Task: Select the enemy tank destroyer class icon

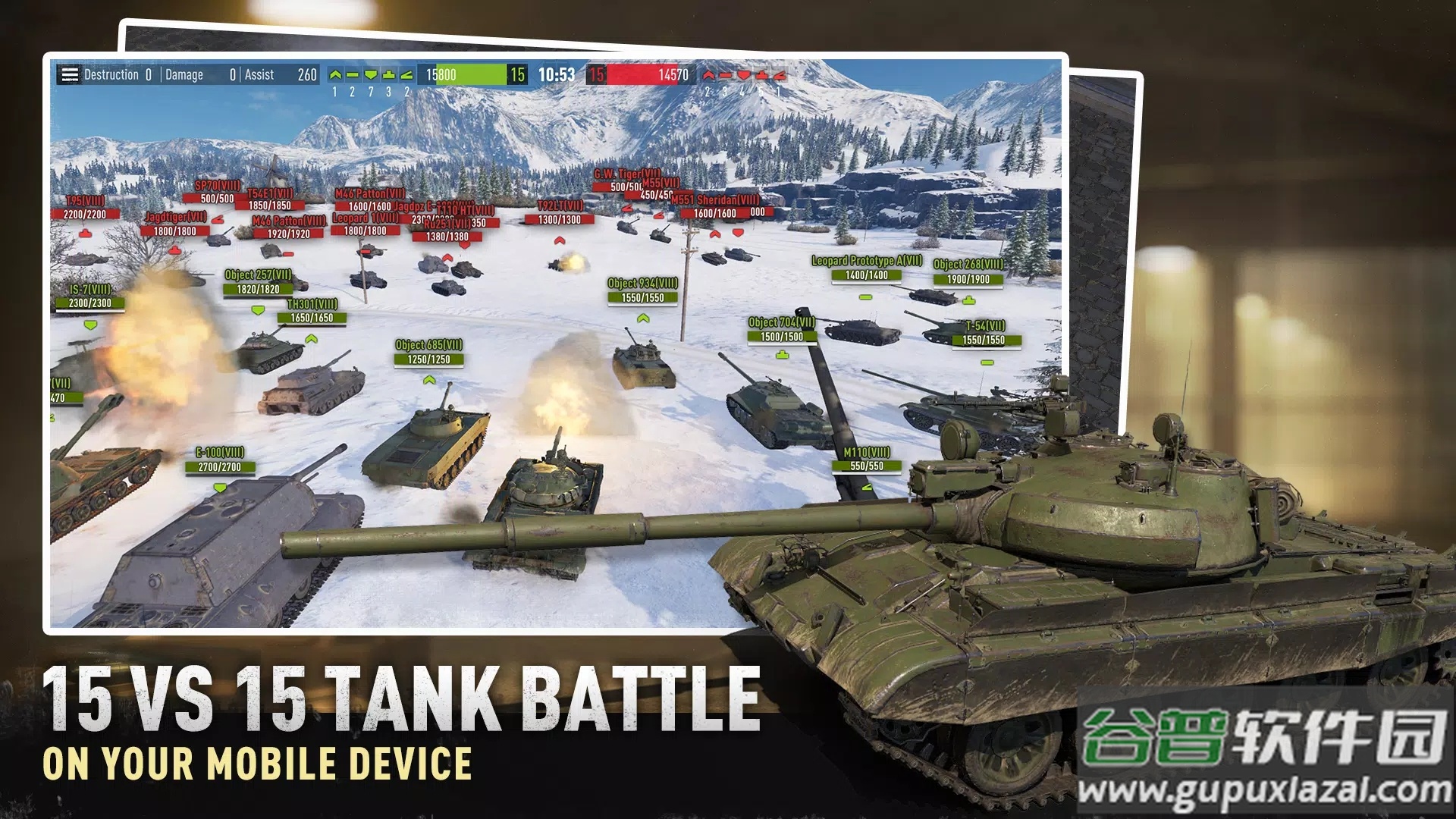Action: (761, 76)
